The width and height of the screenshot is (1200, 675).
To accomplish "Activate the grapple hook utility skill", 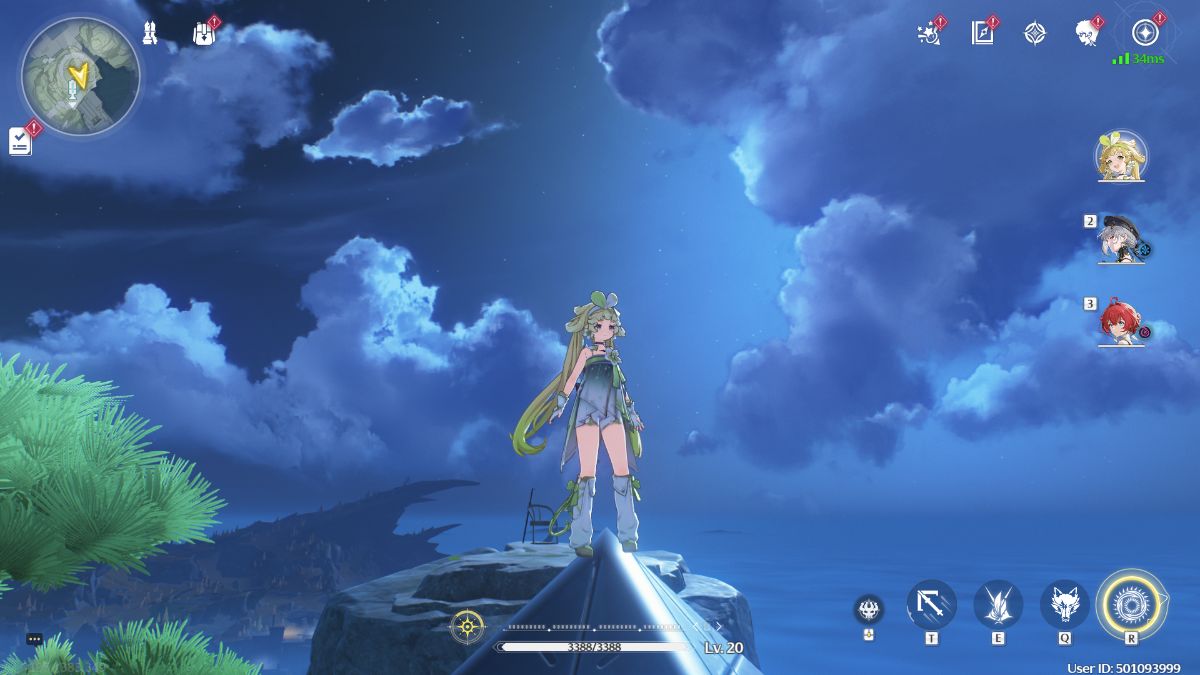I will click(931, 604).
